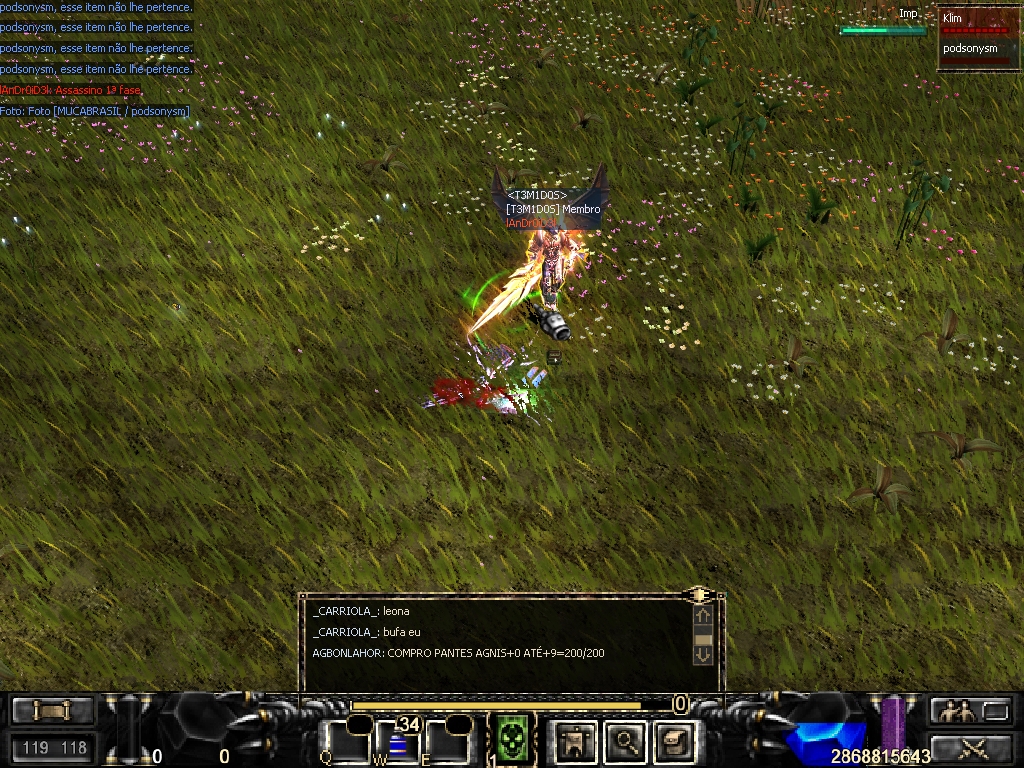The height and width of the screenshot is (768, 1024).
Task: Click the magnifying glass button
Action: point(625,741)
